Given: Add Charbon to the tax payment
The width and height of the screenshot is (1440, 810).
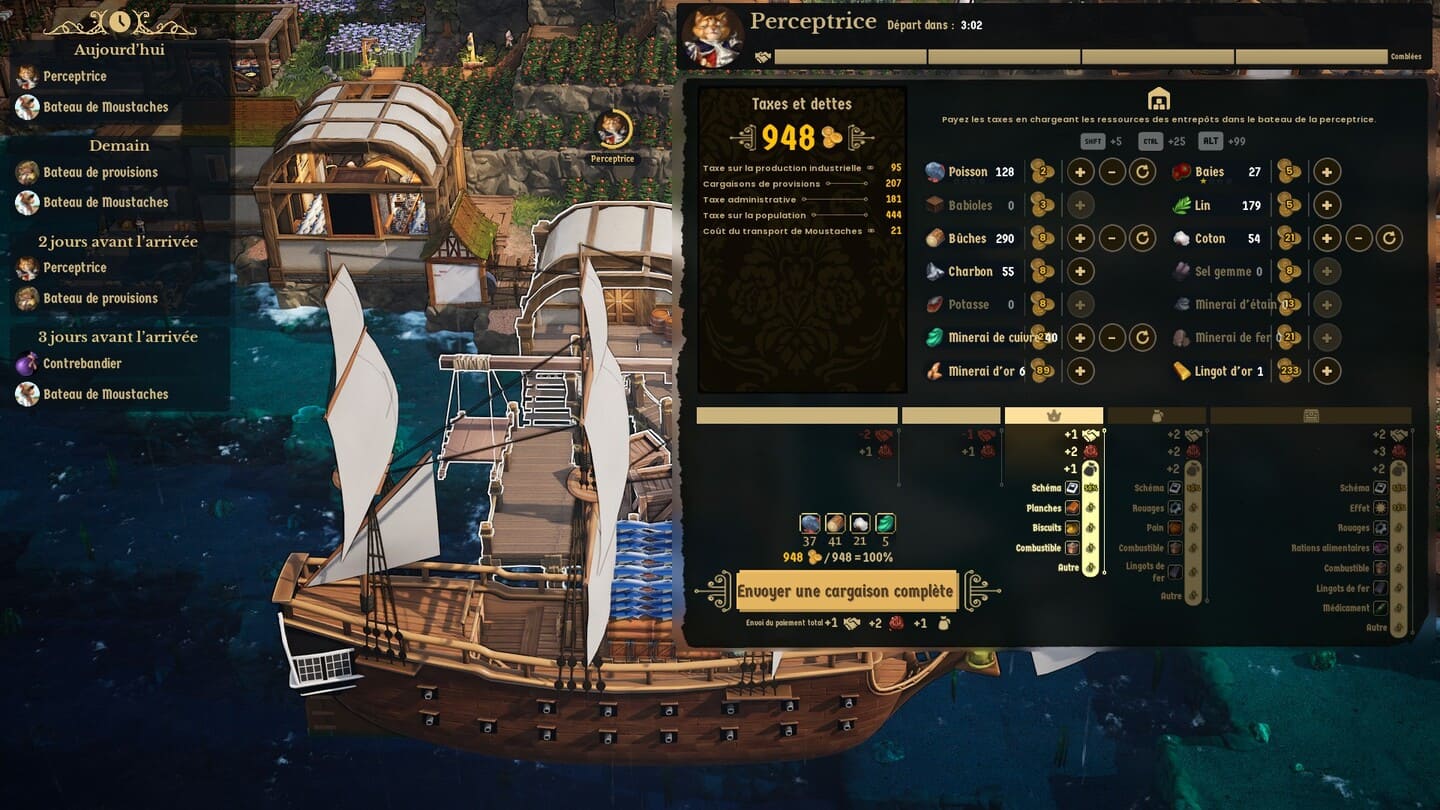Looking at the screenshot, I should [1080, 272].
